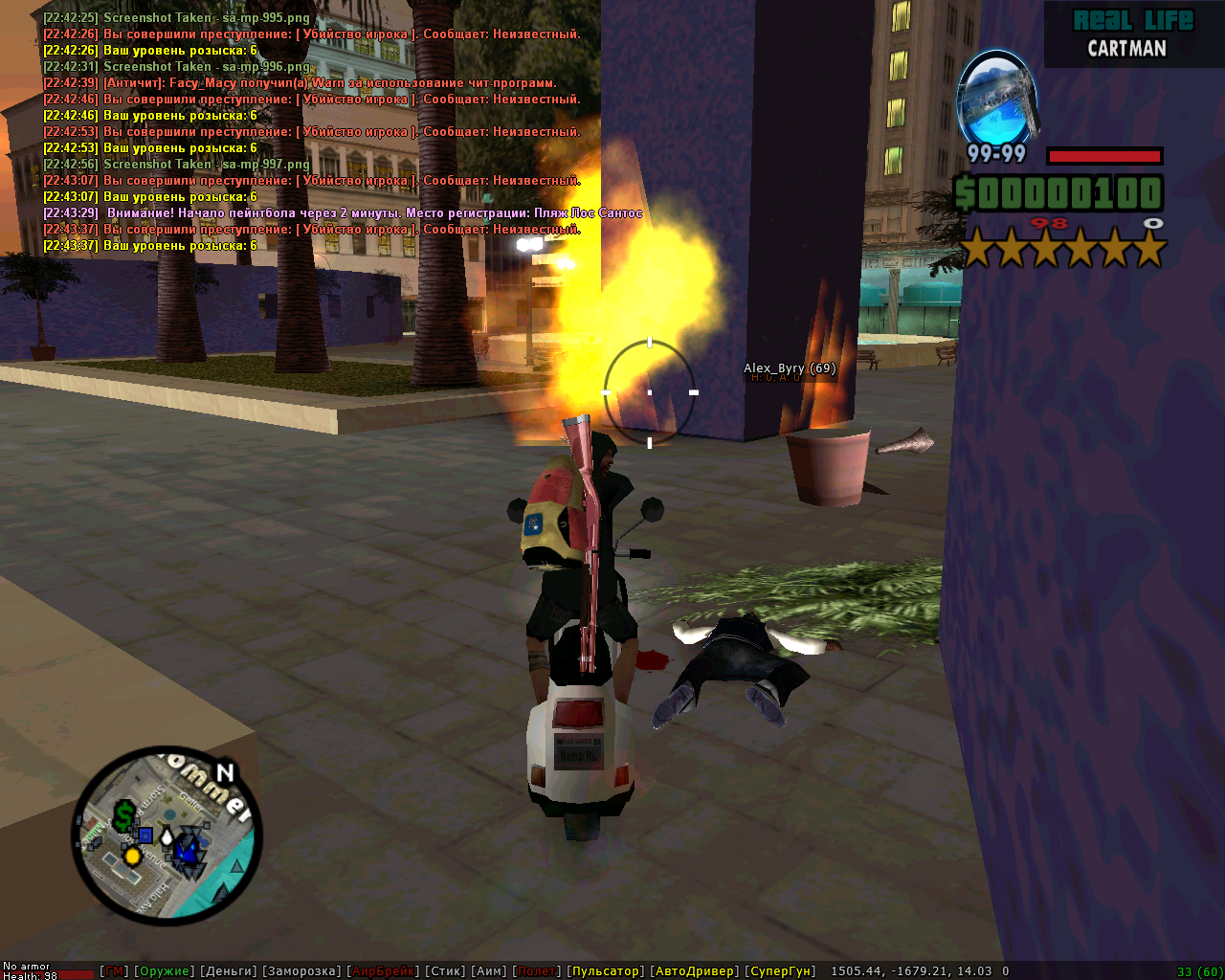Toggle the Пульсатор option
Screen dimensions: 1225x980
(605, 971)
